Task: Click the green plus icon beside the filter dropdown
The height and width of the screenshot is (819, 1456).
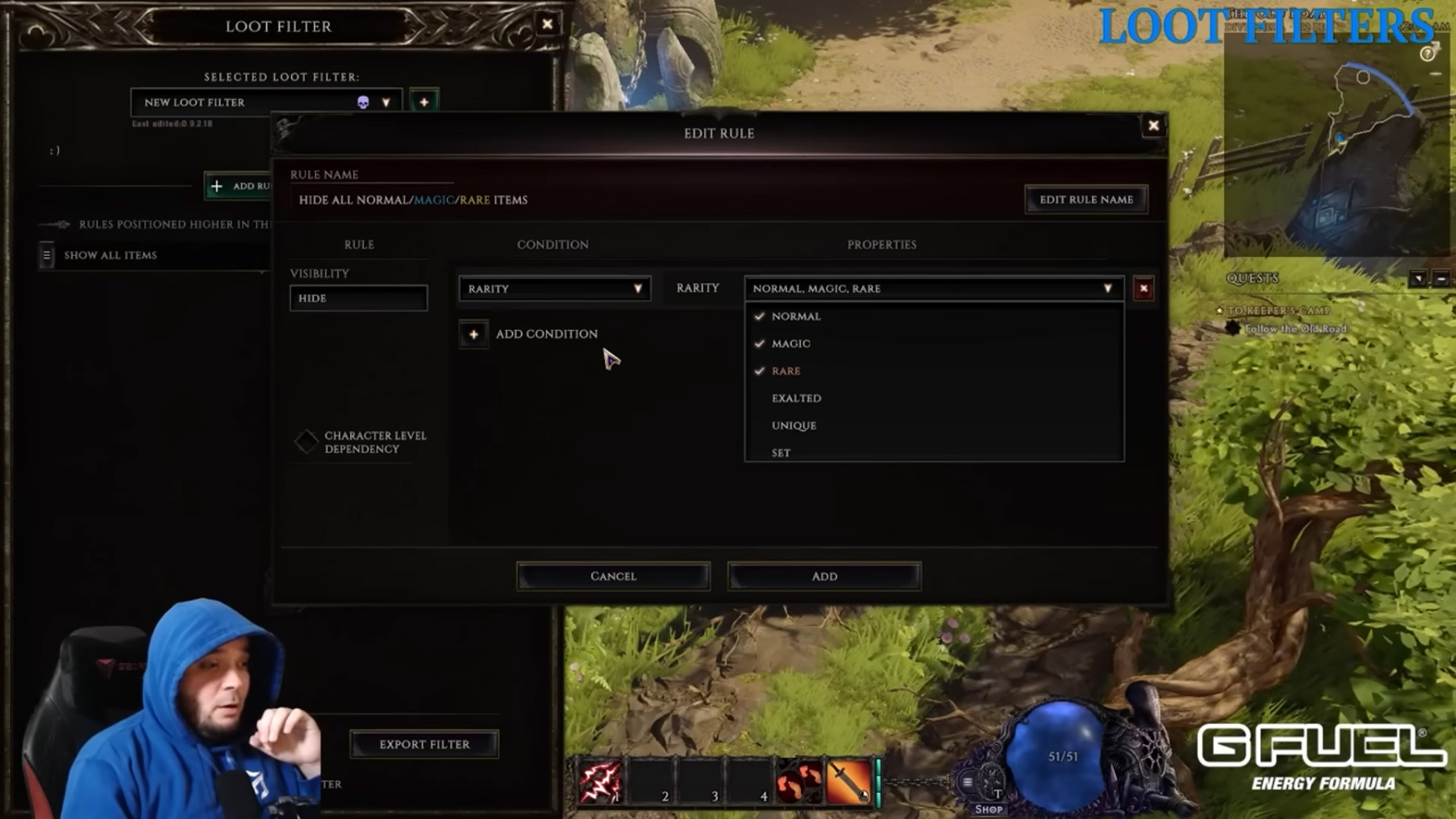Action: (424, 102)
